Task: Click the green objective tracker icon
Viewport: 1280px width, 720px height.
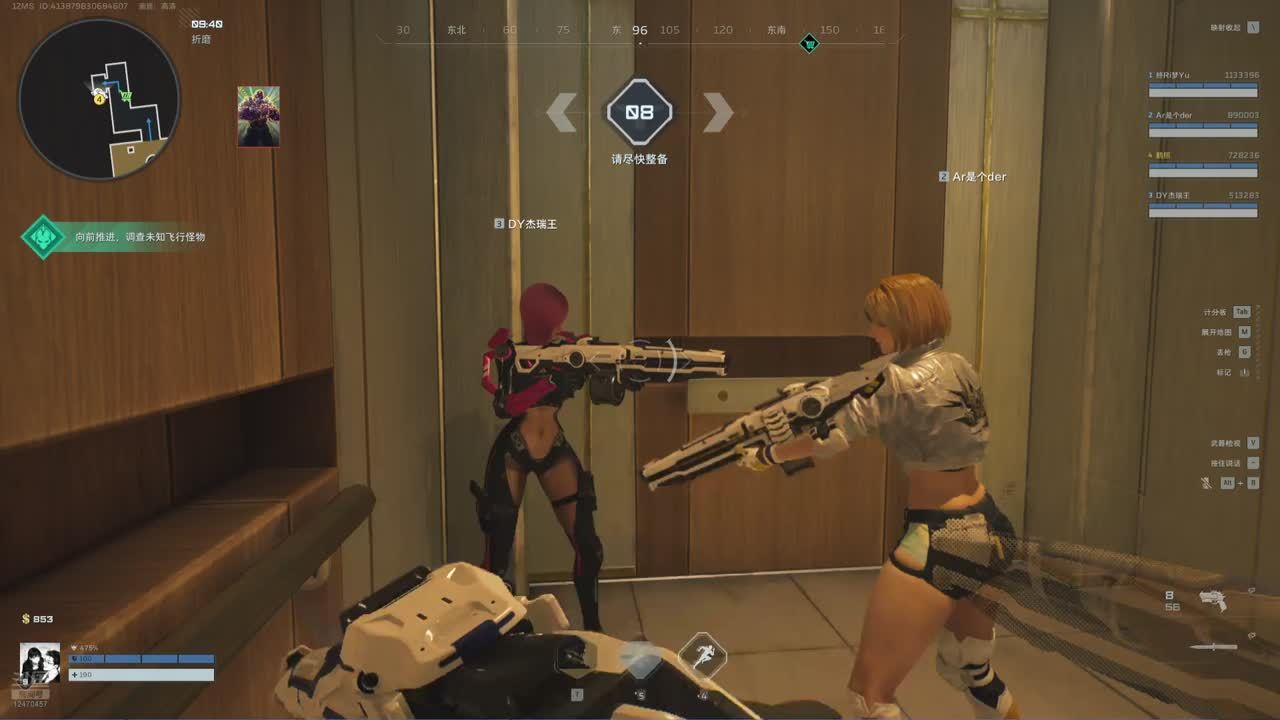Action: tap(43, 237)
